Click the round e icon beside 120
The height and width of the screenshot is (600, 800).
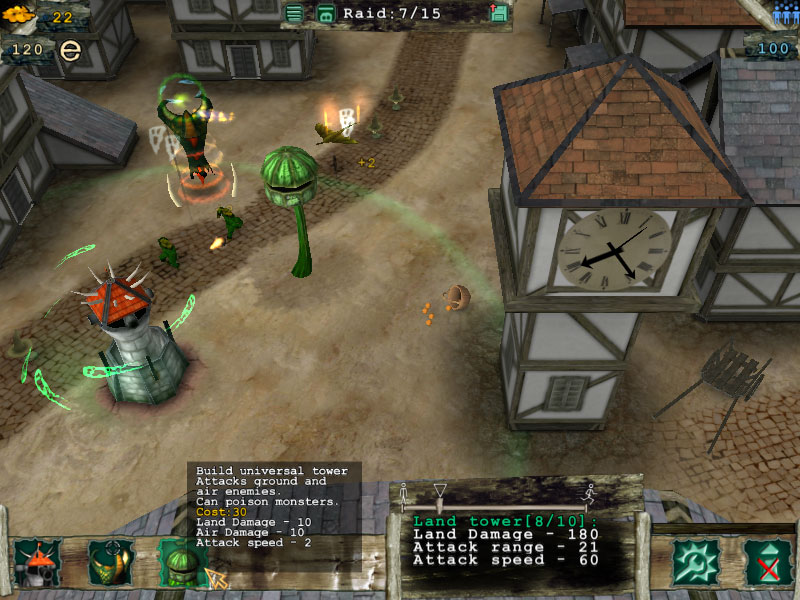point(69,50)
